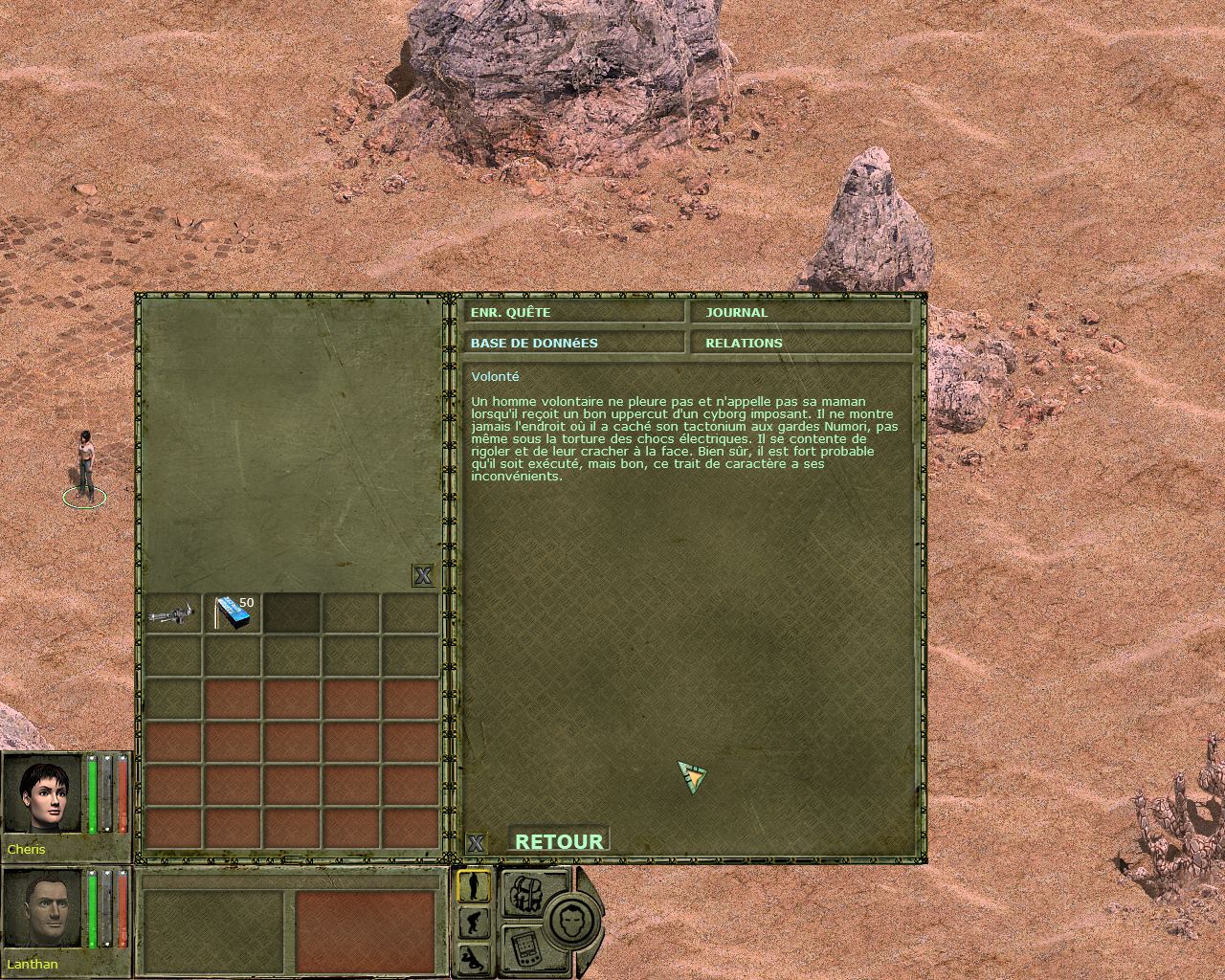This screenshot has width=1225, height=980.
Task: Click the RETOUR button
Action: click(x=559, y=841)
